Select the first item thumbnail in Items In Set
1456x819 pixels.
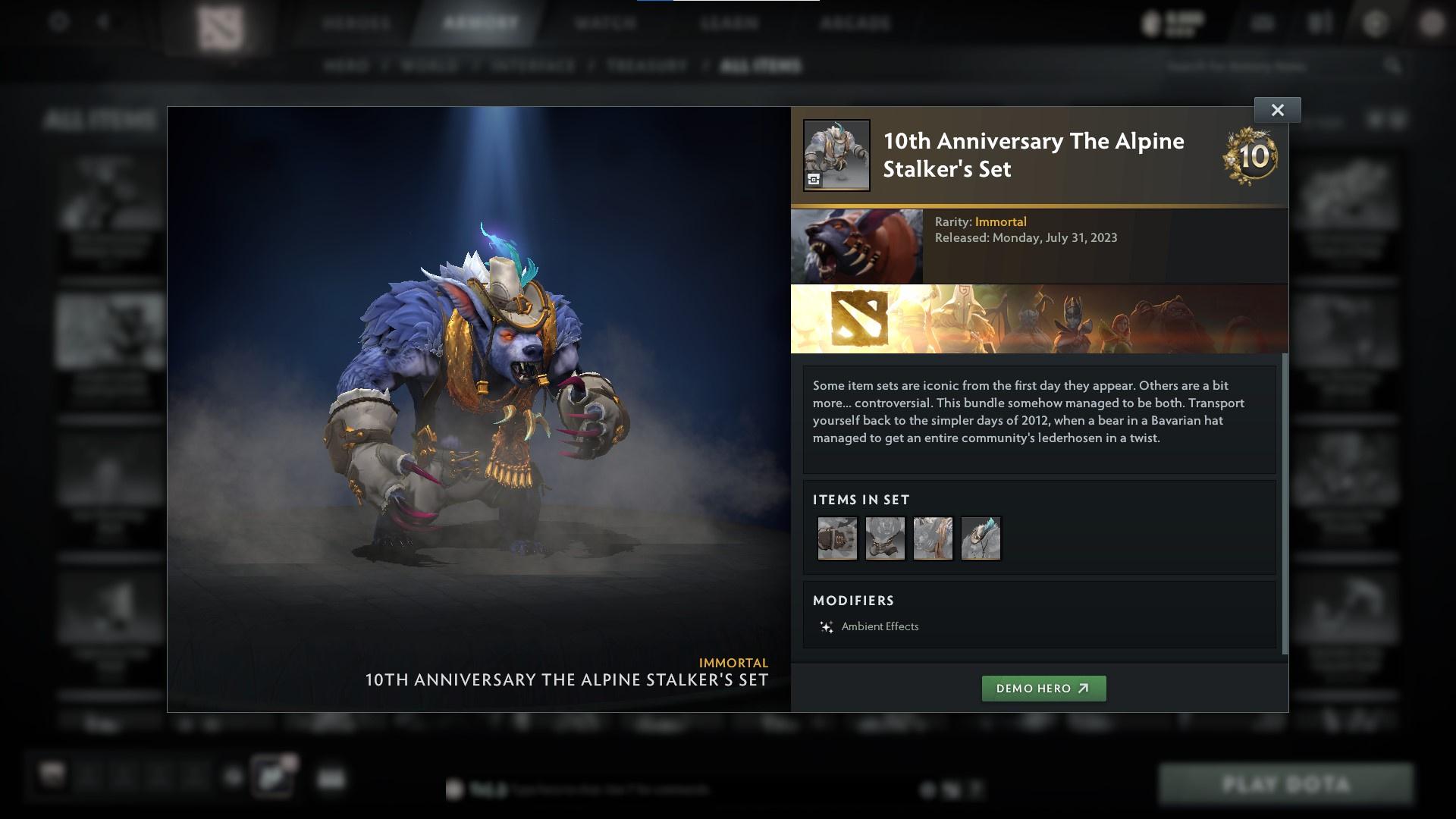click(837, 538)
